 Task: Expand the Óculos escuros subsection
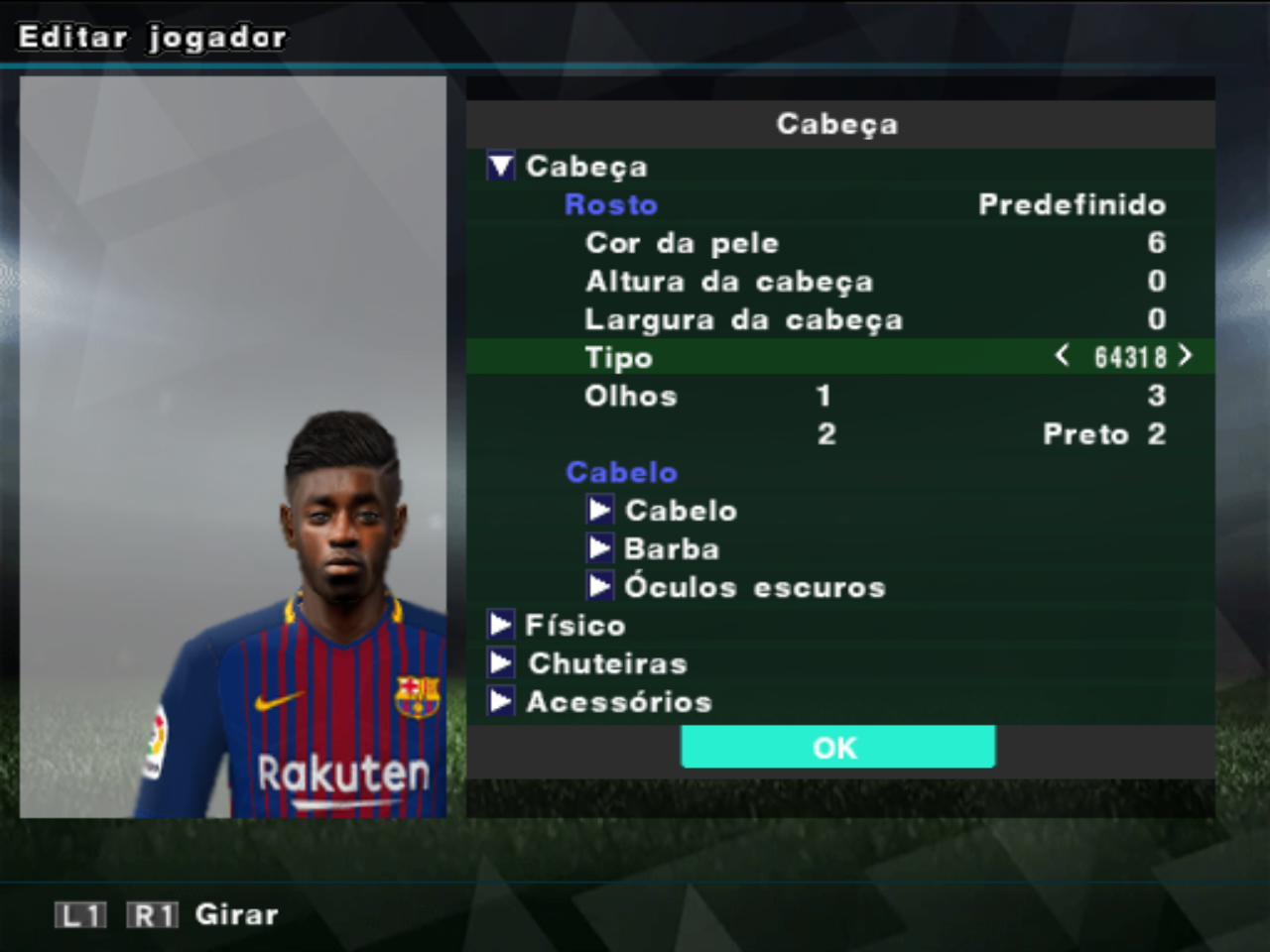click(599, 586)
